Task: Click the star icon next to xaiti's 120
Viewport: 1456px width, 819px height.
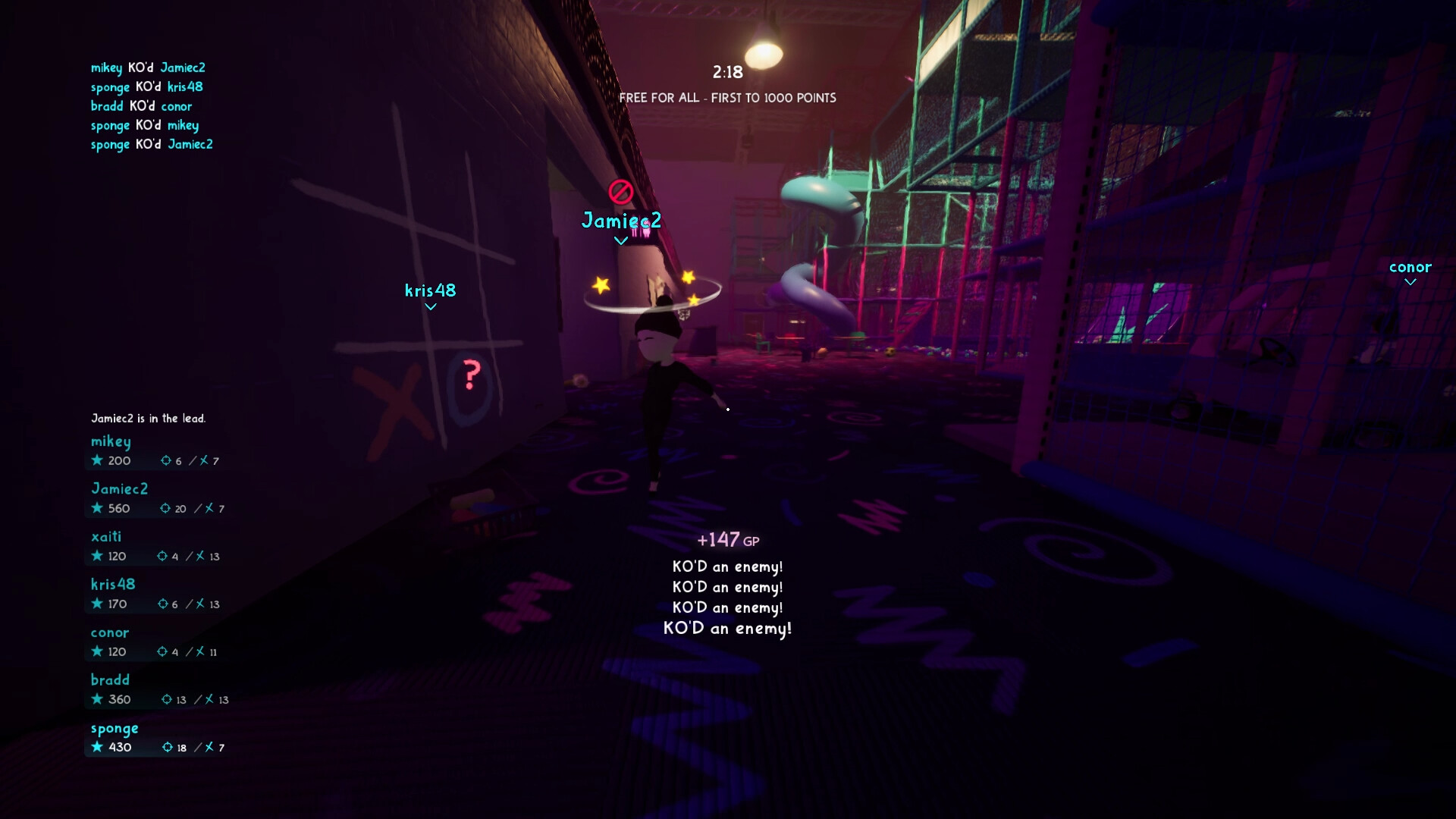Action: (x=98, y=556)
